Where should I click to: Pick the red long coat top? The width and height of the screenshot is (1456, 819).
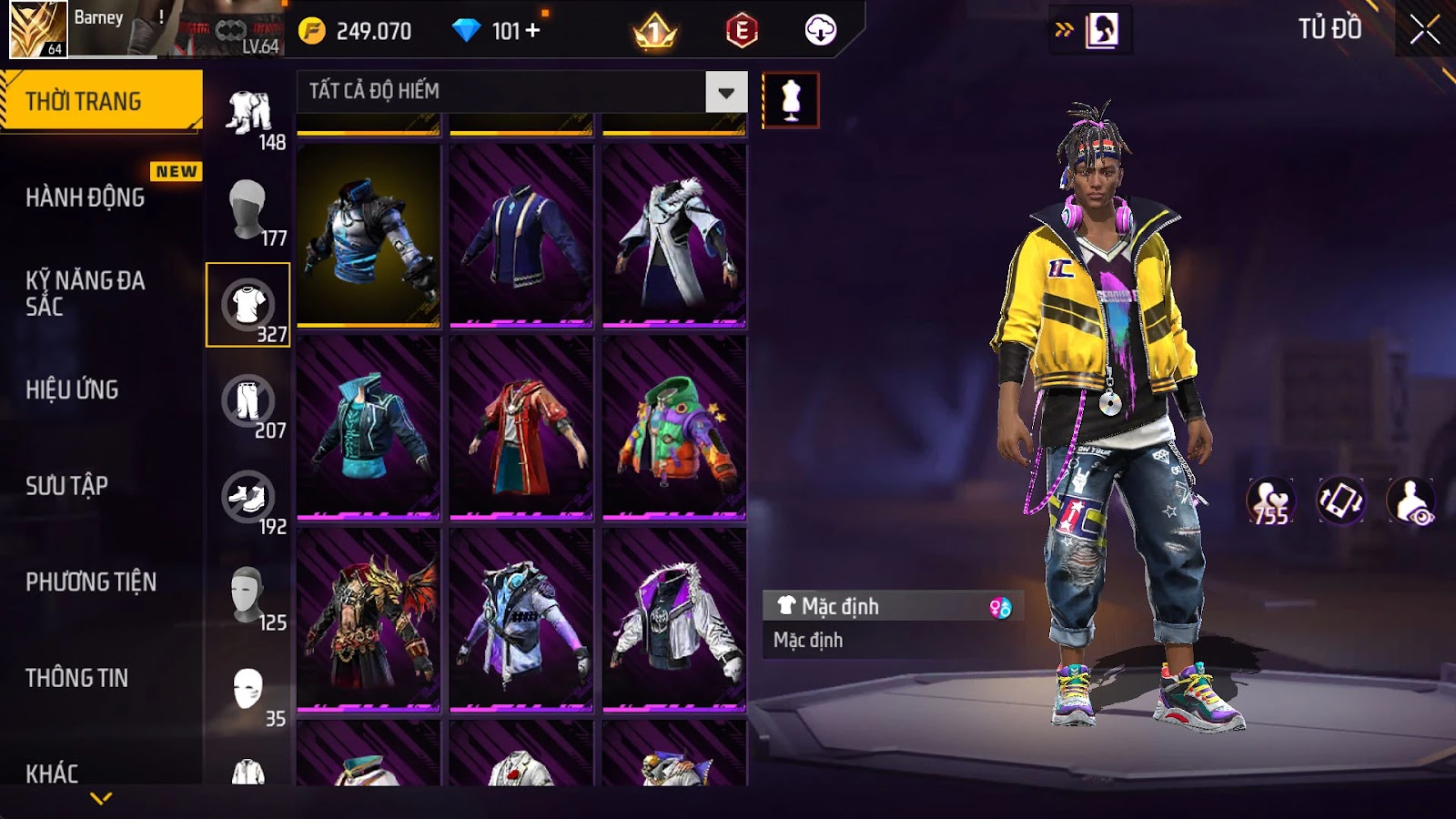click(x=521, y=427)
